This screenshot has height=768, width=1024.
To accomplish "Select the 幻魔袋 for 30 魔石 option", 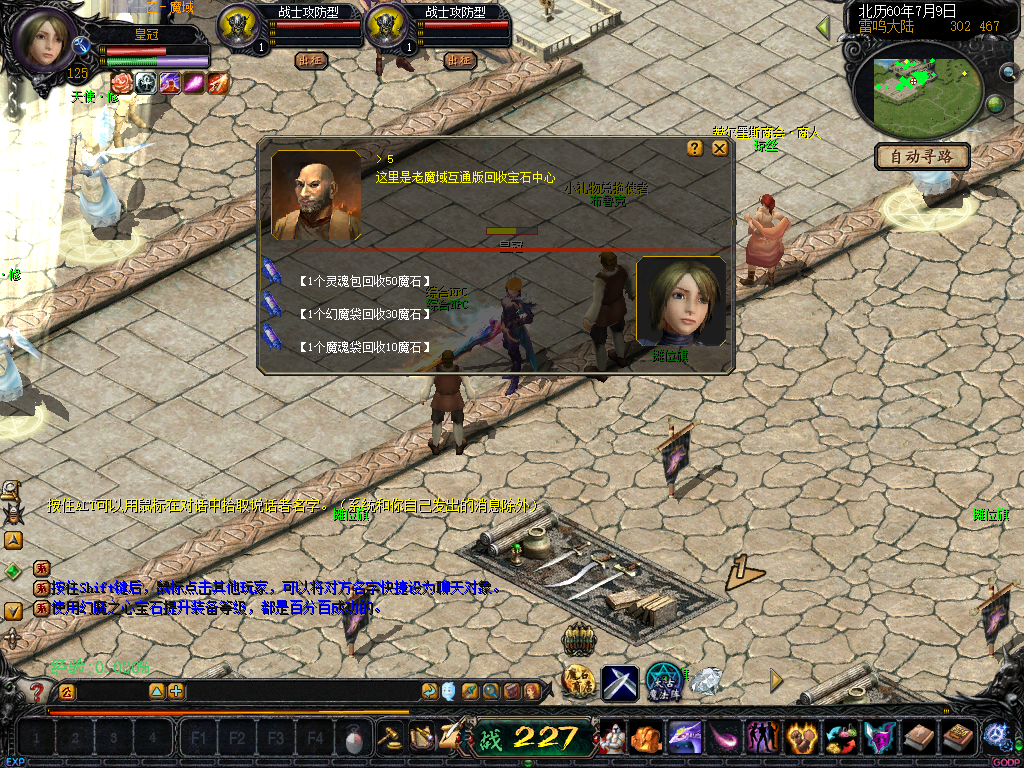I will pyautogui.click(x=363, y=314).
